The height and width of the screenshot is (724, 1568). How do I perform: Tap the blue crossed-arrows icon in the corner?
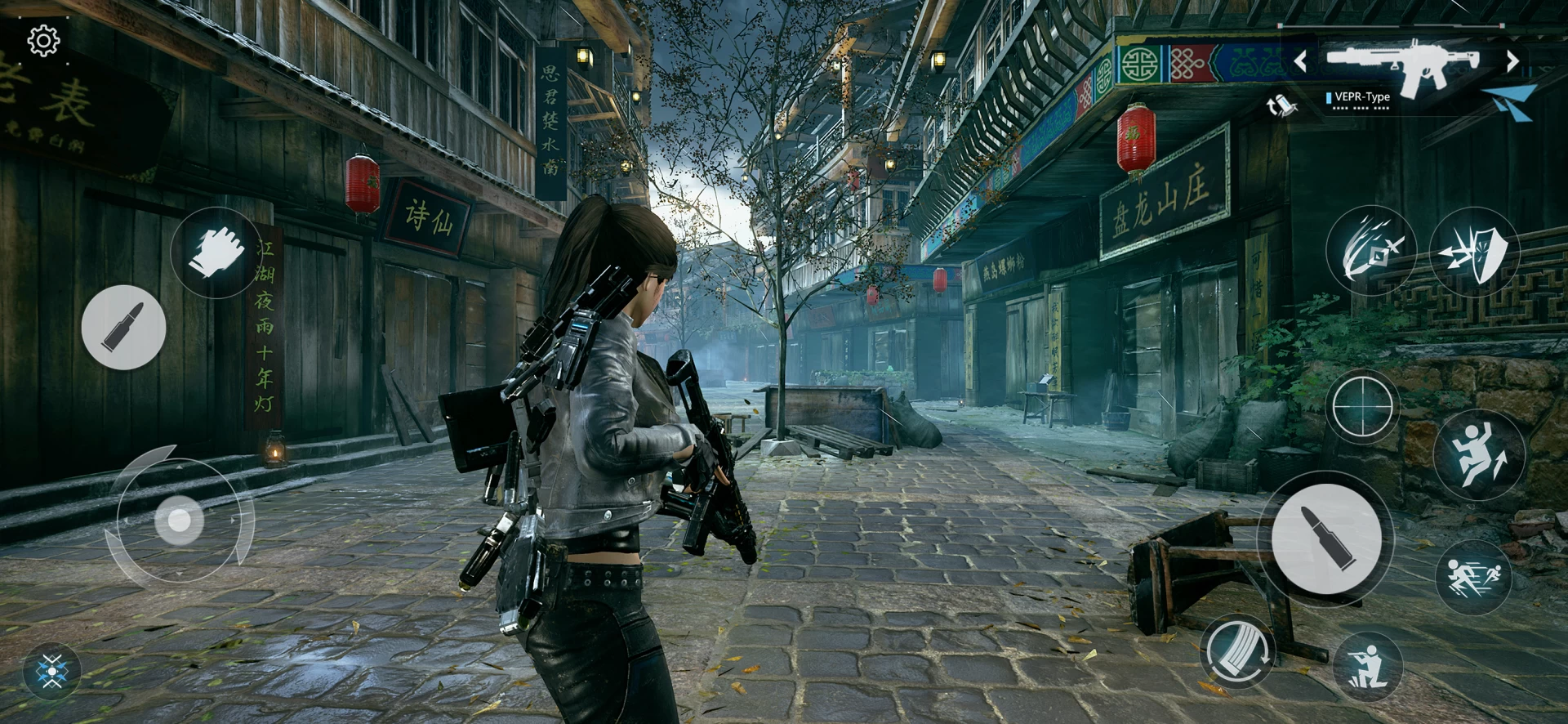(x=53, y=673)
